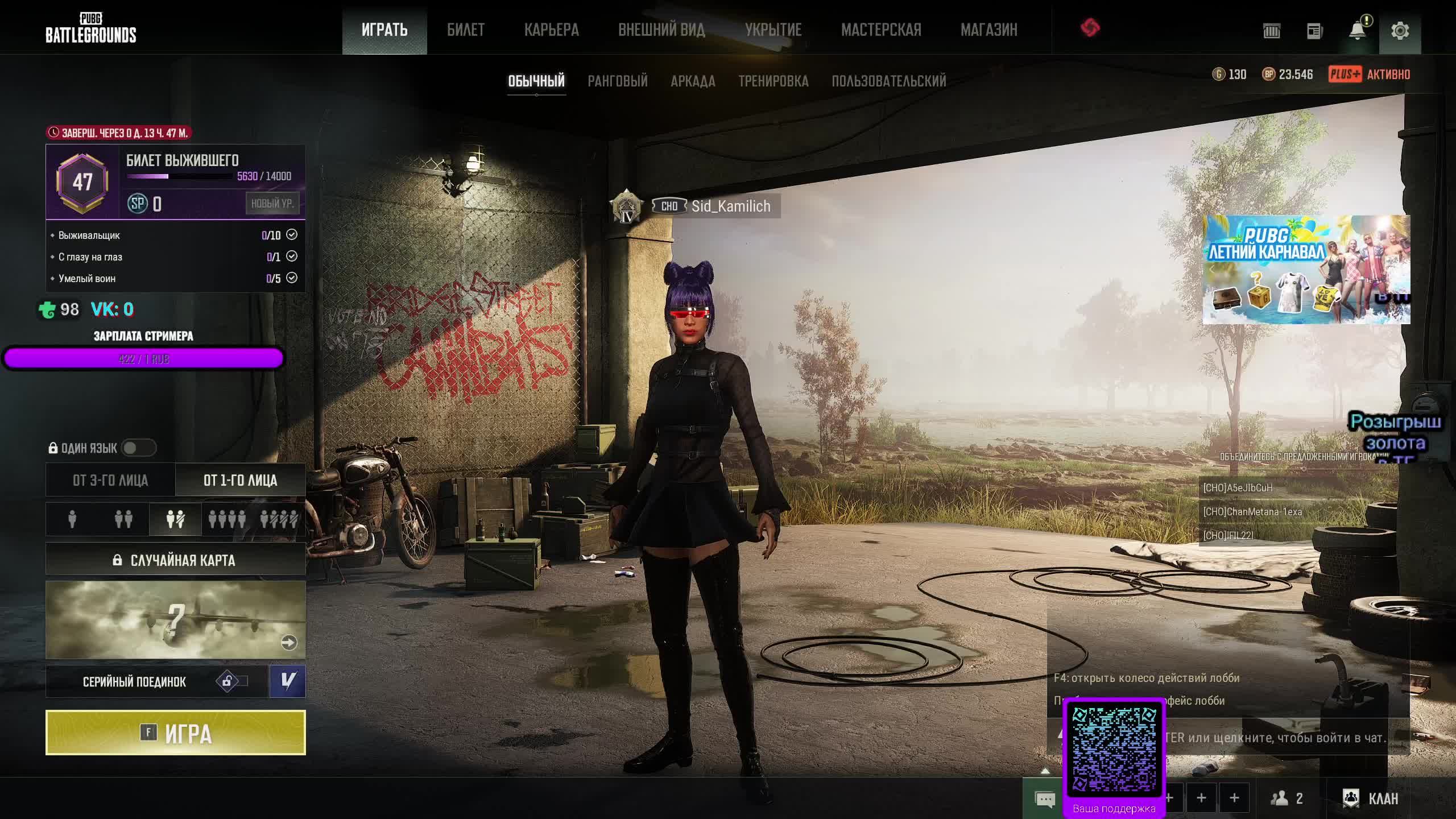Viewport: 1456px width, 819px height.
Task: Choose the АРКАДА mode
Action: pyautogui.click(x=693, y=81)
